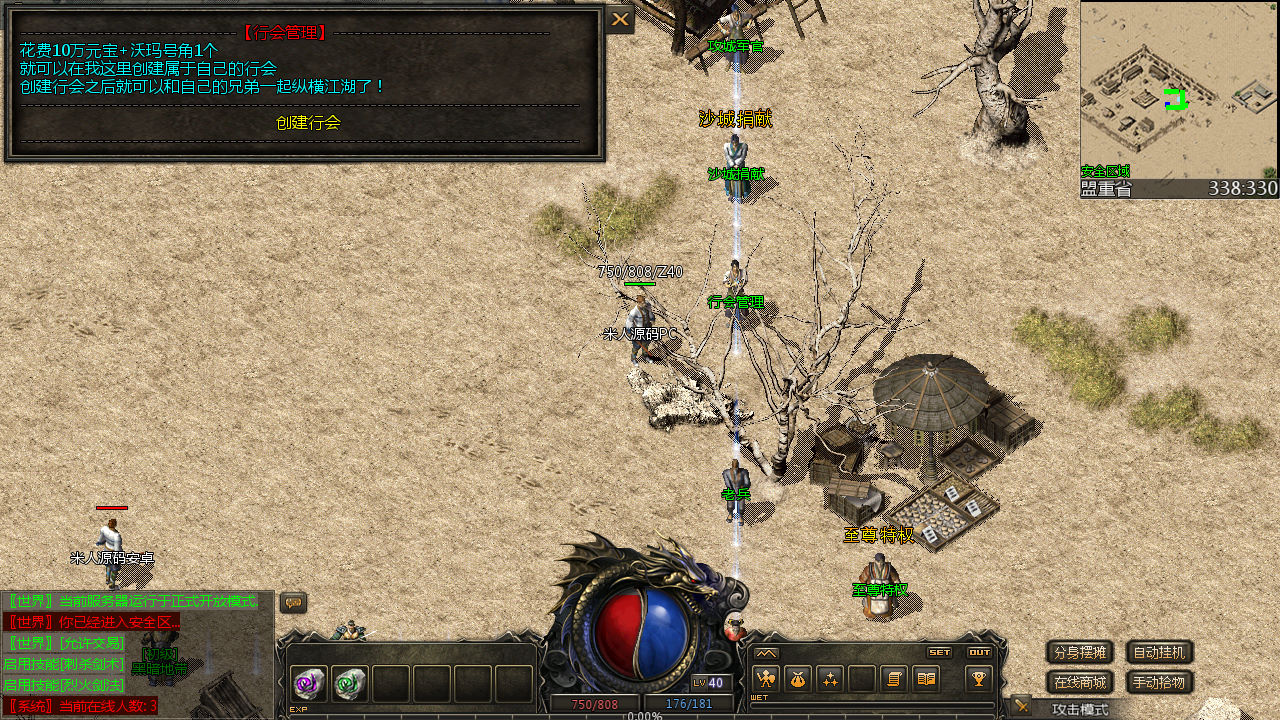
Task: Click the chat toggle button above hotbar
Action: [x=293, y=602]
